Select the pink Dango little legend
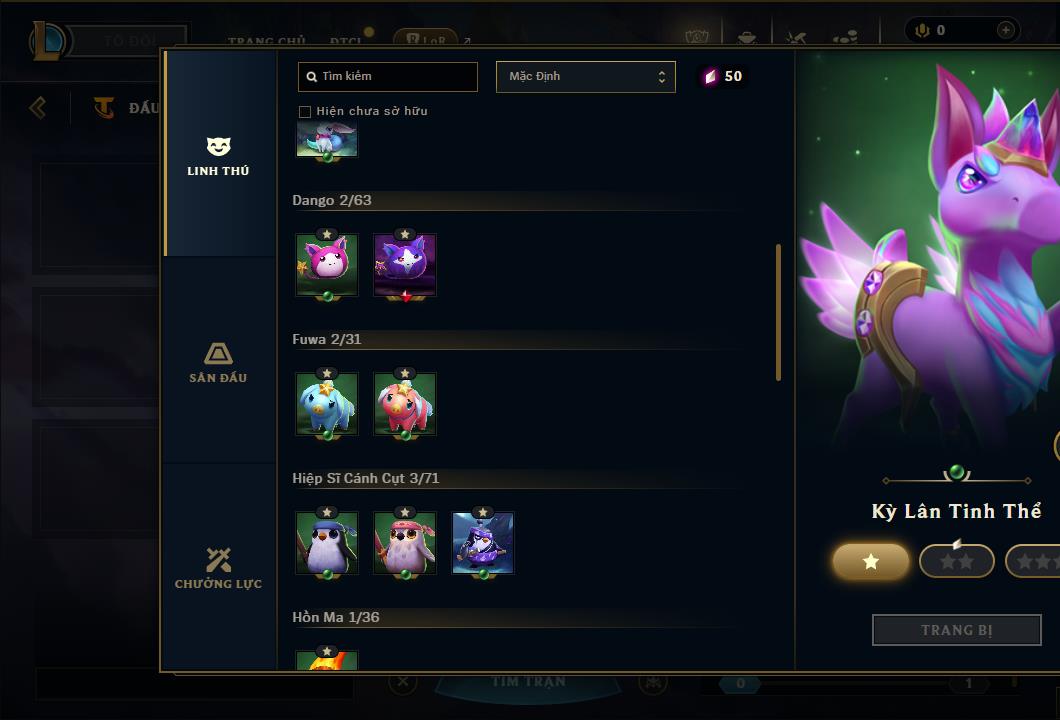1060x720 pixels. (x=327, y=266)
